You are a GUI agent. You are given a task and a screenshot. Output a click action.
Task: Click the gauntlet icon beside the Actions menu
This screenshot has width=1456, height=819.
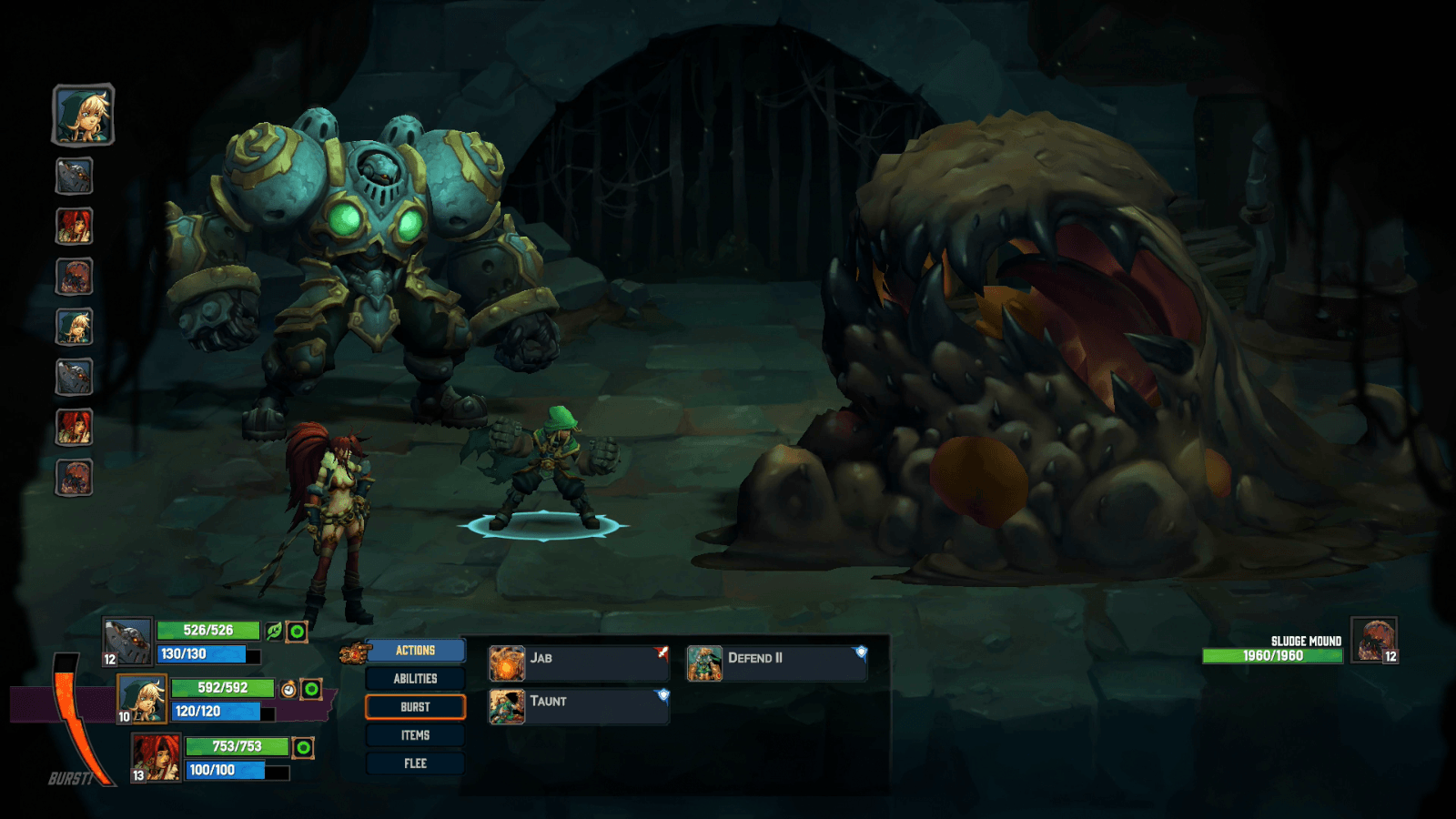pyautogui.click(x=353, y=650)
